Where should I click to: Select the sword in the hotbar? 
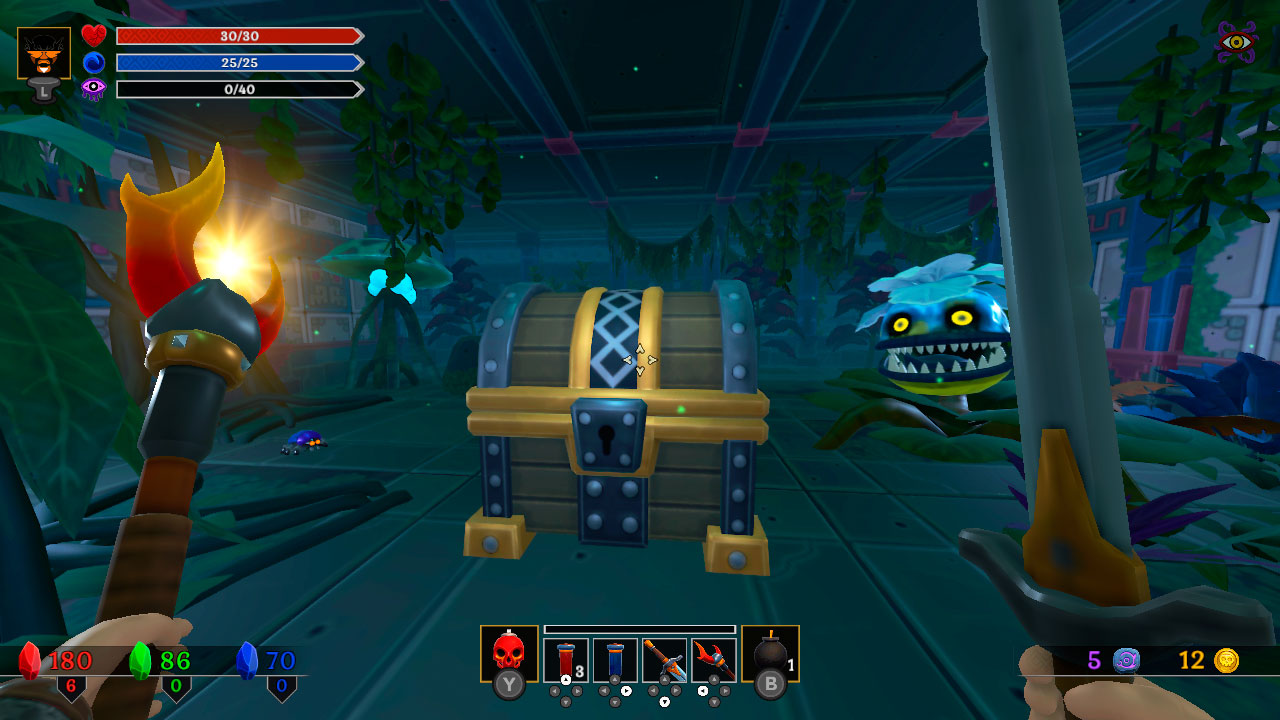tap(665, 654)
